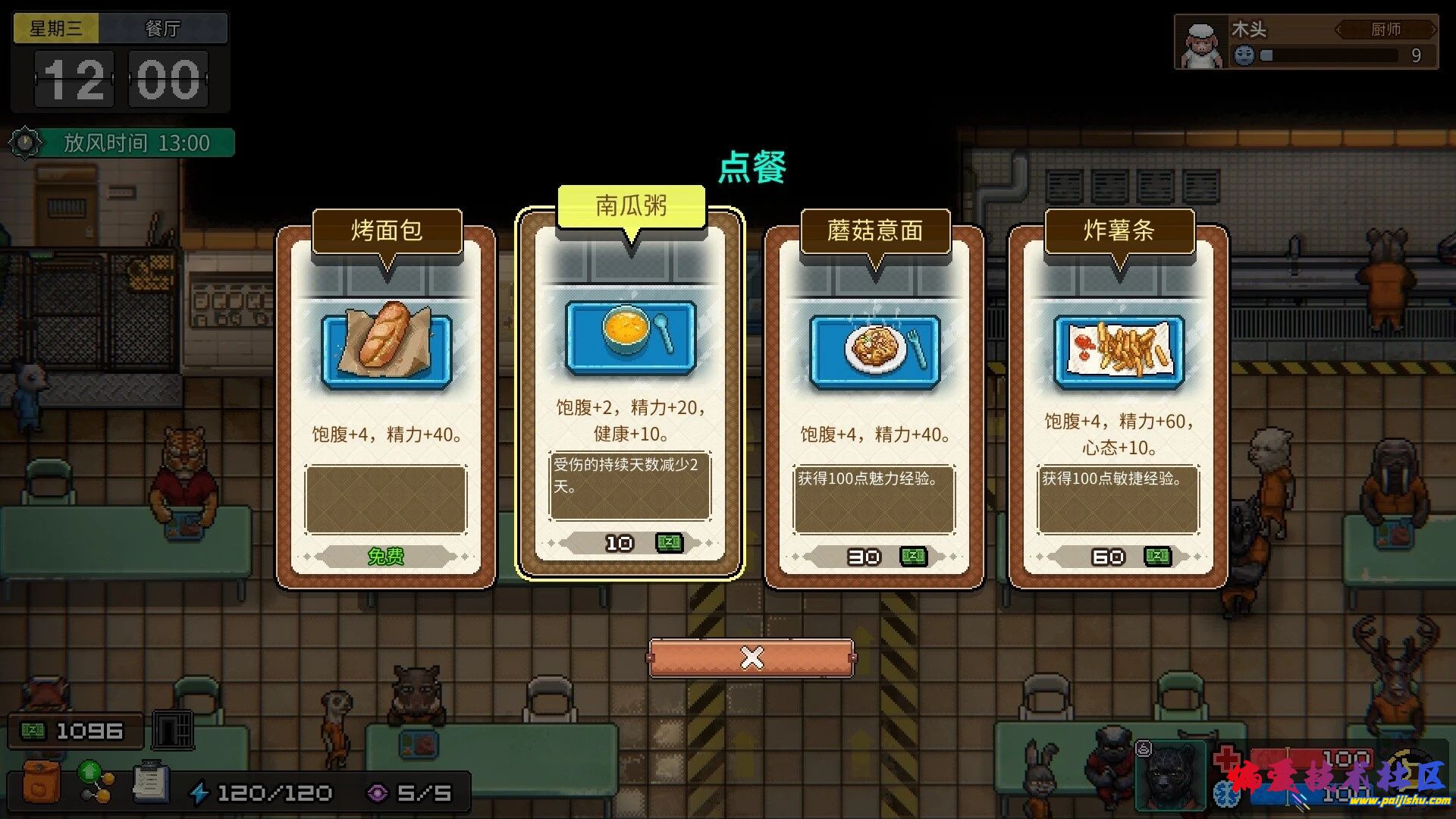Image resolution: width=1456 pixels, height=819 pixels.
Task: Click the prison cell door icon
Action: 173,730
